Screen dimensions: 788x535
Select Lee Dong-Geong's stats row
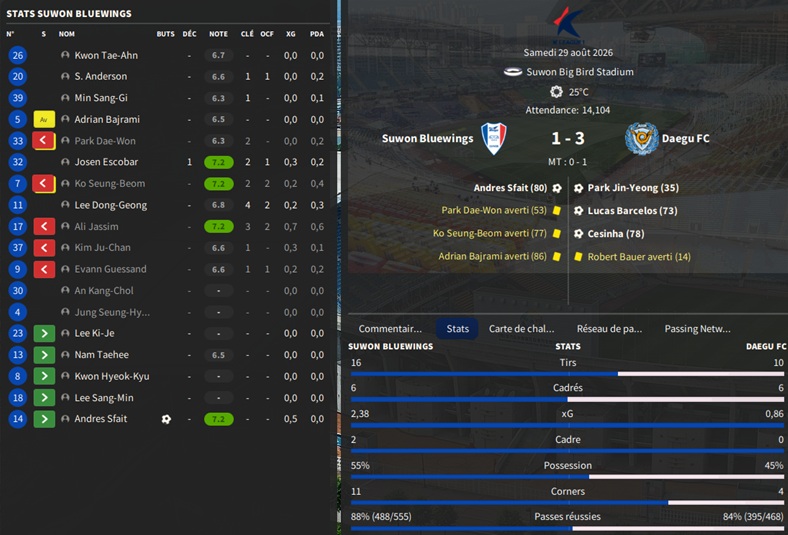click(110, 205)
